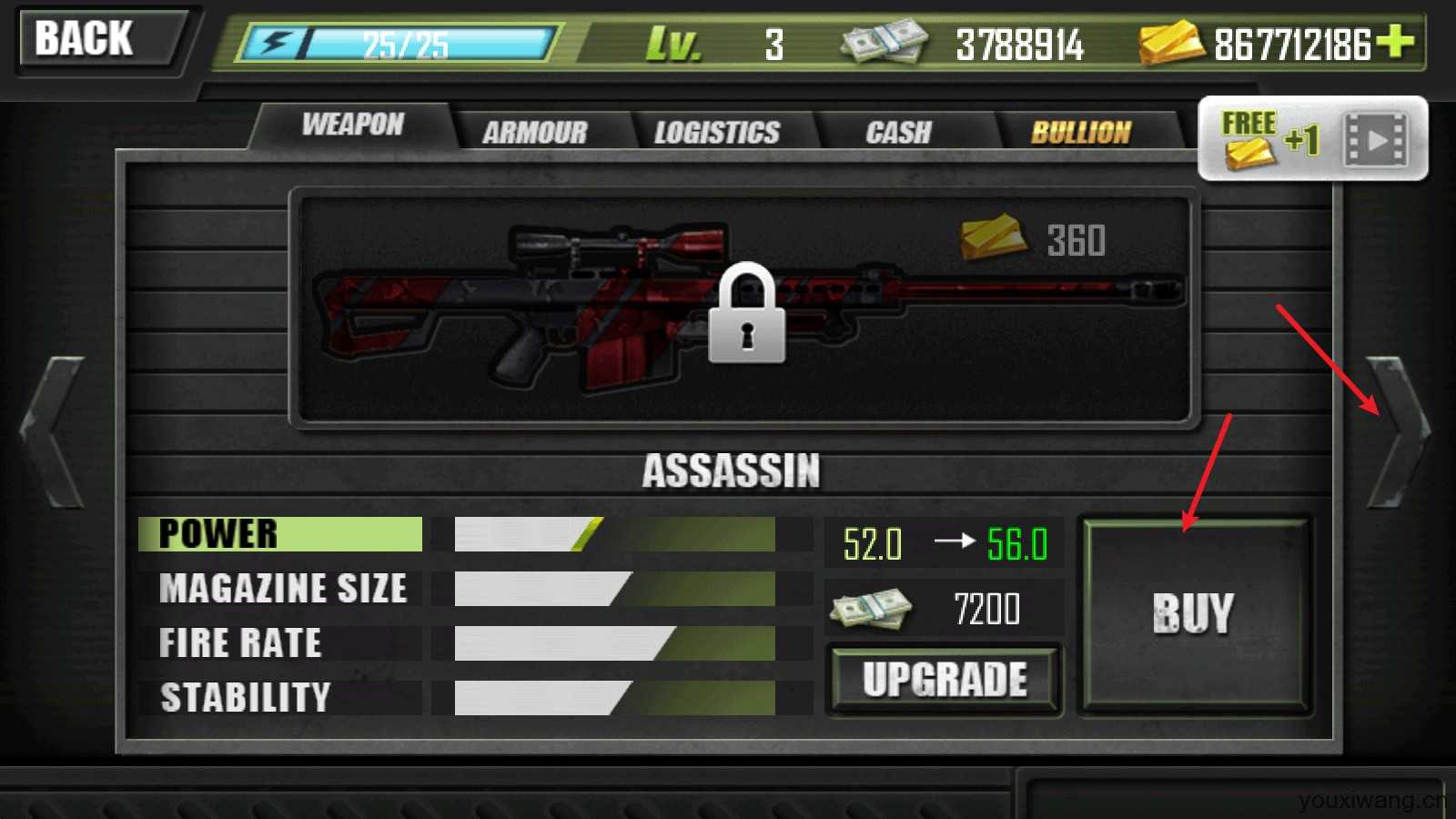Viewport: 1456px width, 819px height.
Task: Click the locked Assassin rifle preview
Action: [x=744, y=308]
